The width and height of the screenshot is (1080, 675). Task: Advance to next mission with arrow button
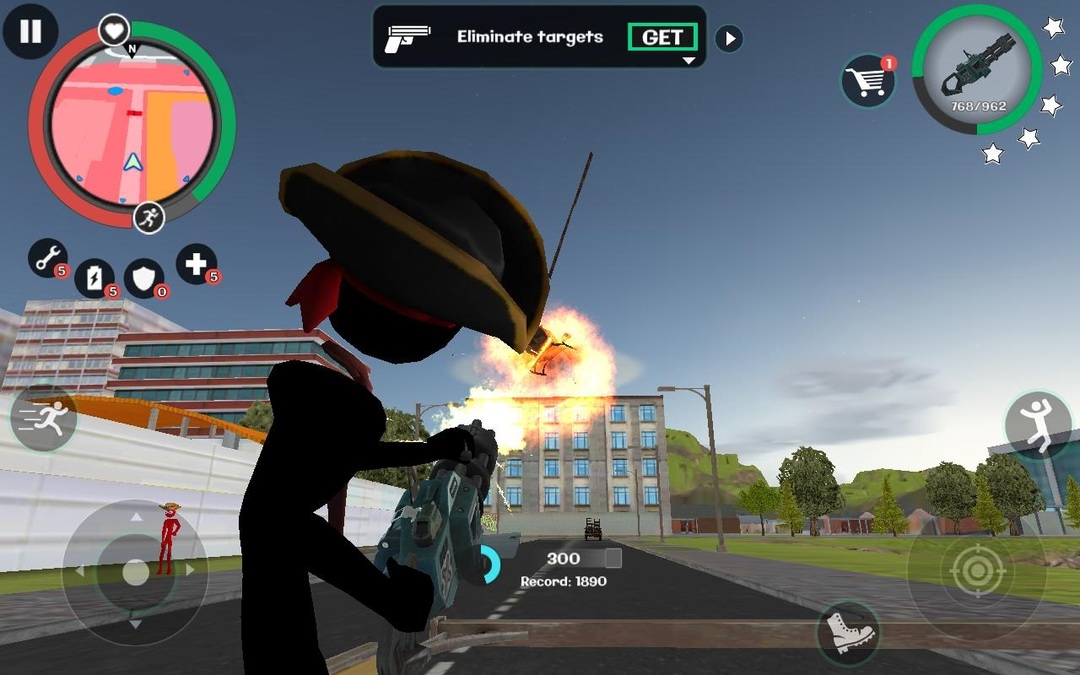(x=729, y=39)
